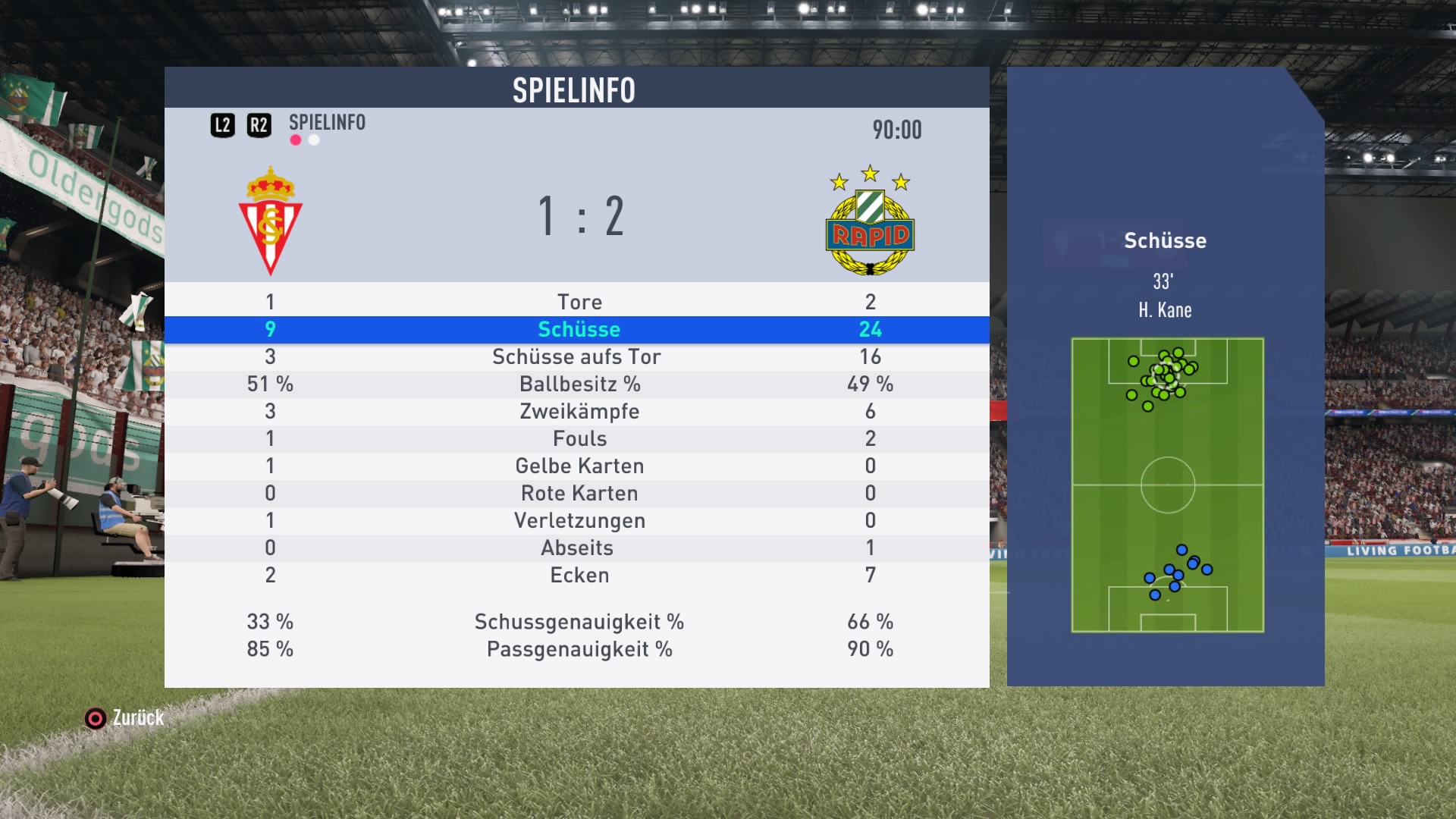The width and height of the screenshot is (1456, 819).
Task: Switch to the second Spielinfo page dot
Action: [x=314, y=140]
